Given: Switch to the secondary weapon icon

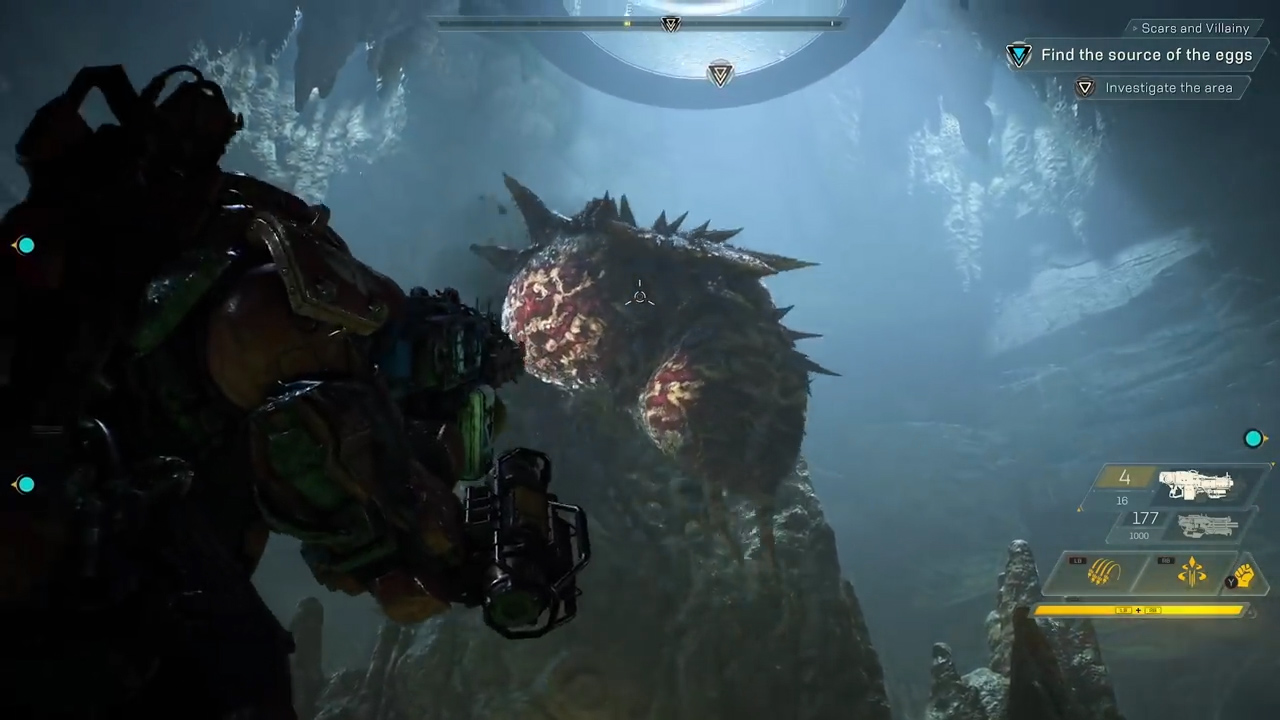Looking at the screenshot, I should pos(1207,525).
